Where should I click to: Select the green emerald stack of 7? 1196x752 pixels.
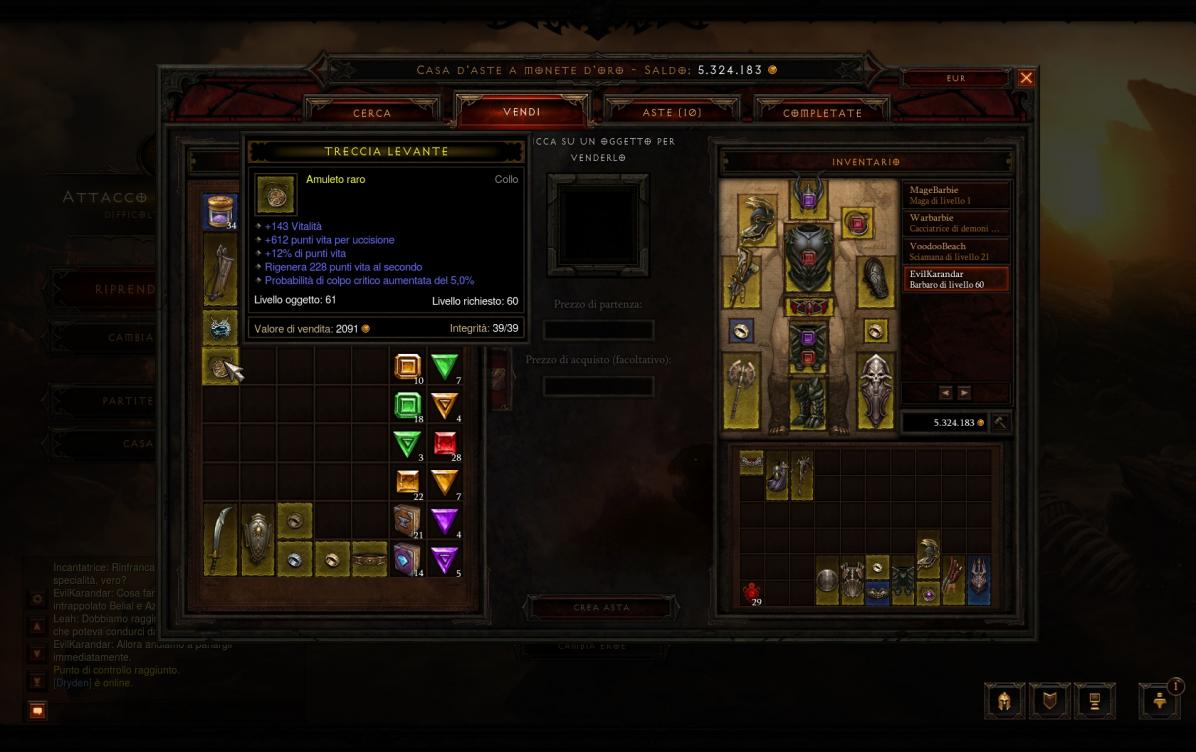[445, 367]
